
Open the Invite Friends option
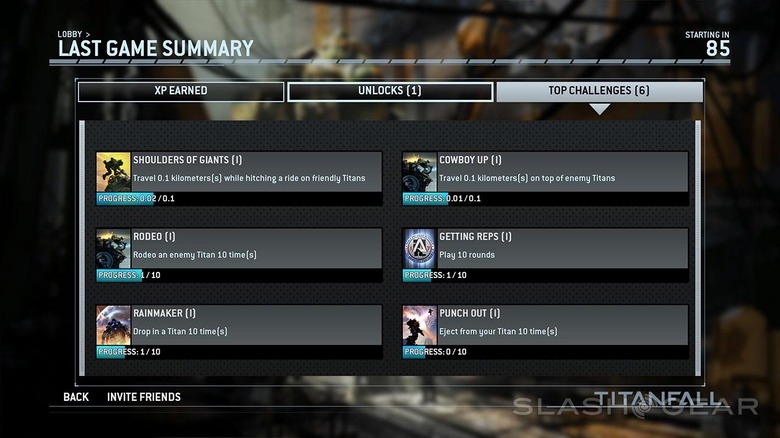pos(144,397)
